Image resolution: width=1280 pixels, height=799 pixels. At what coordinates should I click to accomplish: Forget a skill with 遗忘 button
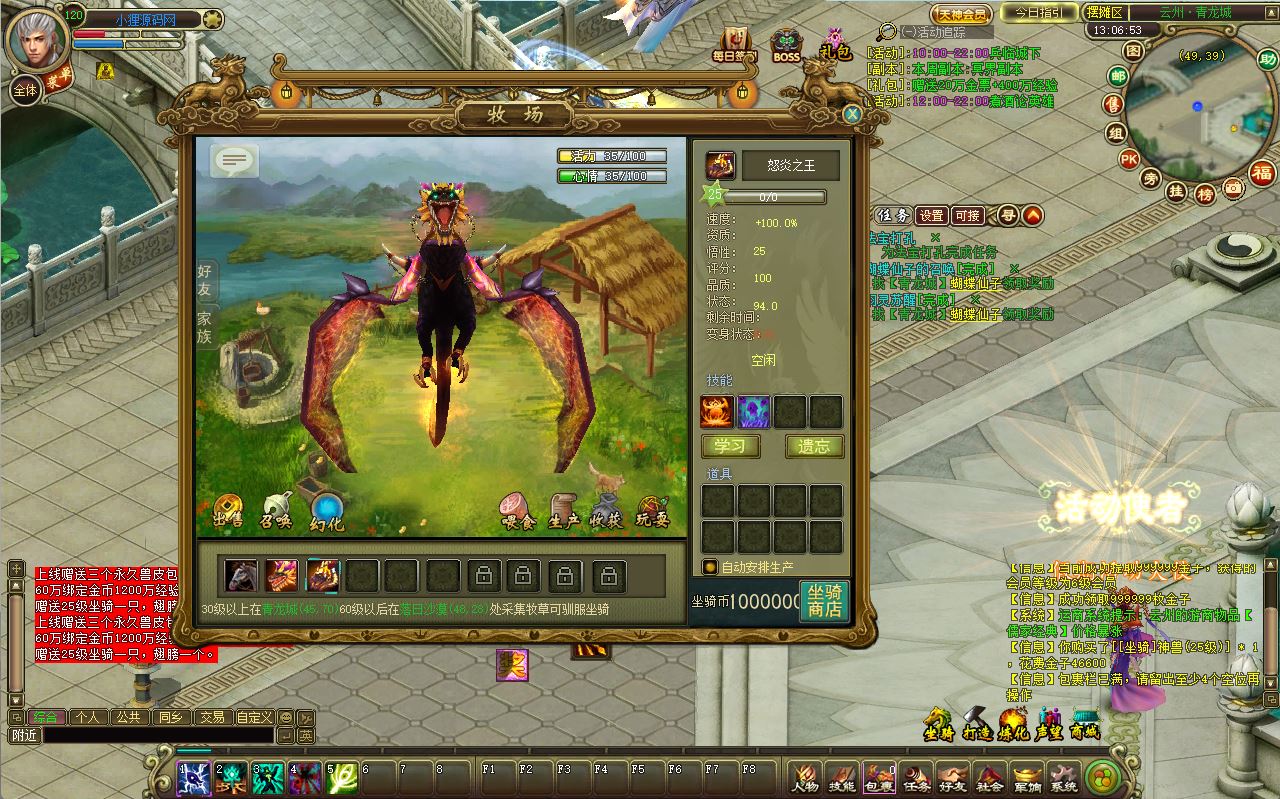coord(814,447)
